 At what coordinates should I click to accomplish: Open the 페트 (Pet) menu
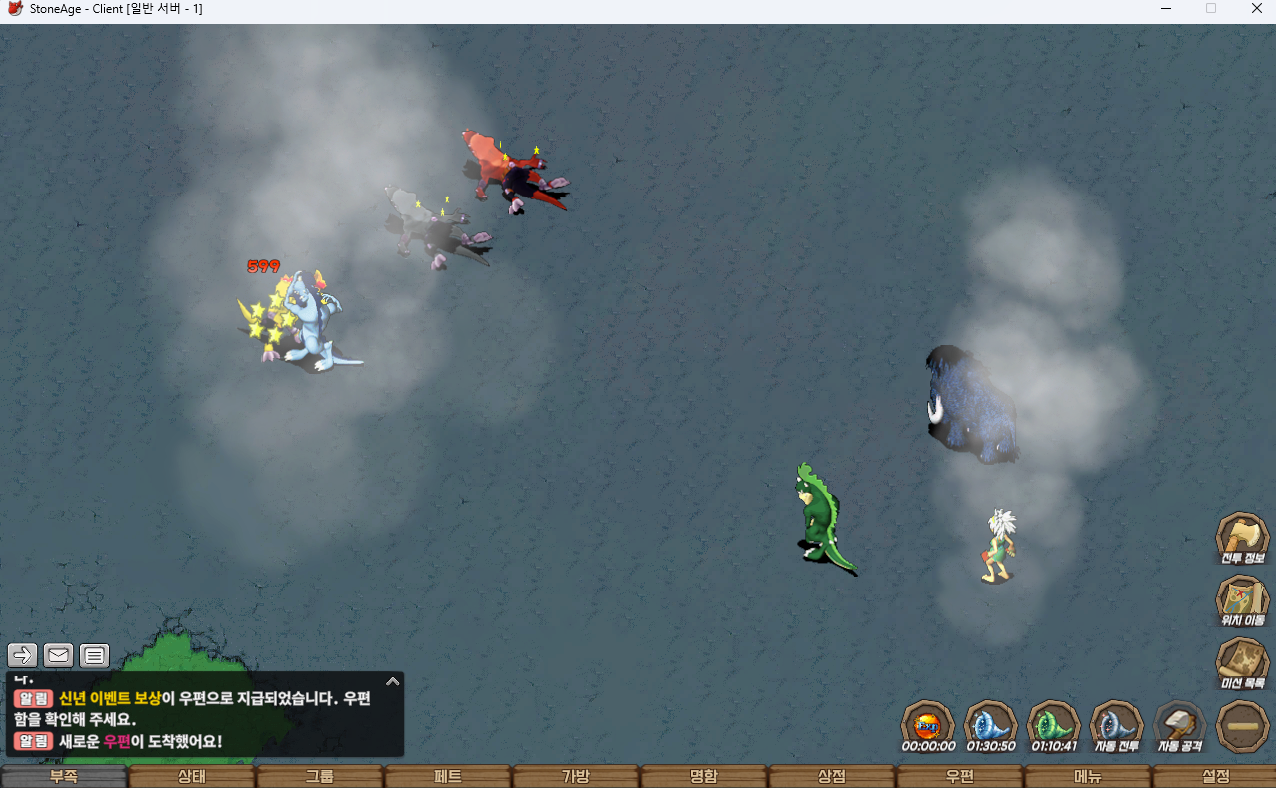447,777
